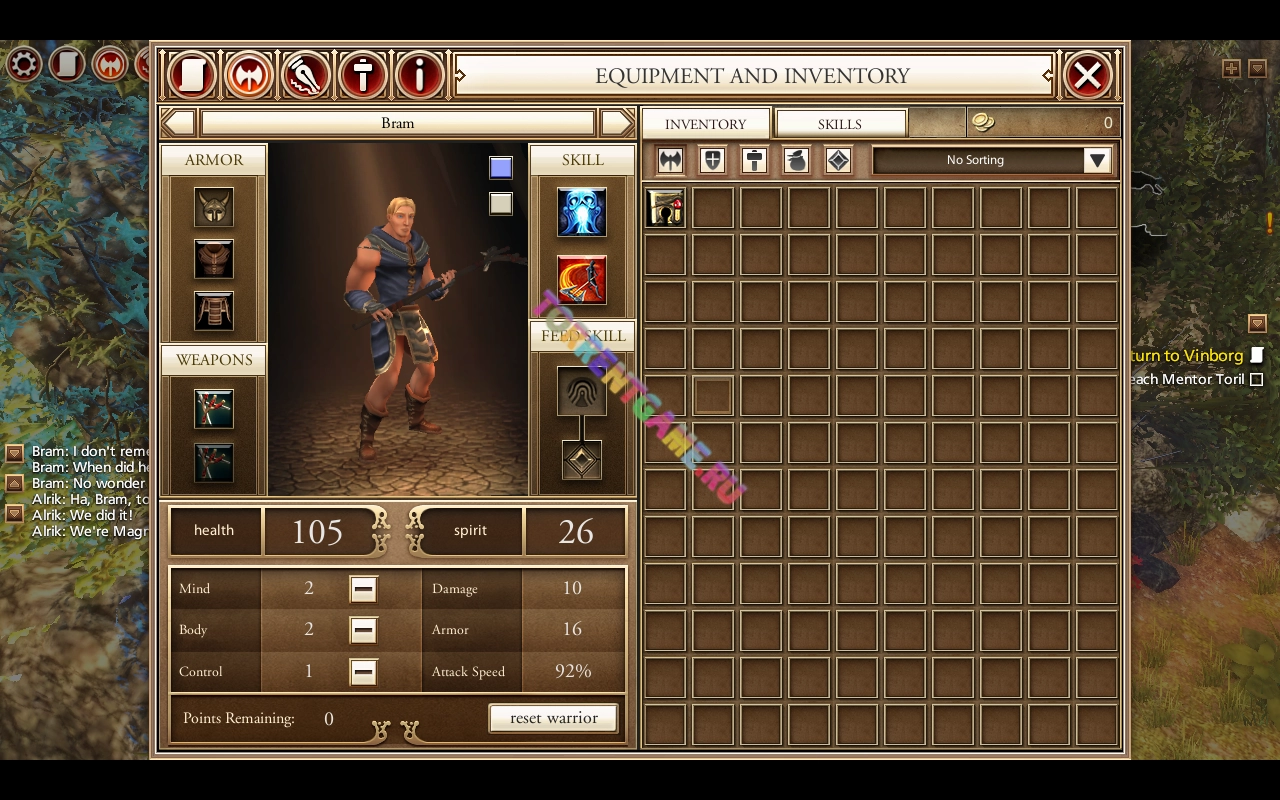Open the hammer crafting tab at the top

pyautogui.click(x=363, y=75)
